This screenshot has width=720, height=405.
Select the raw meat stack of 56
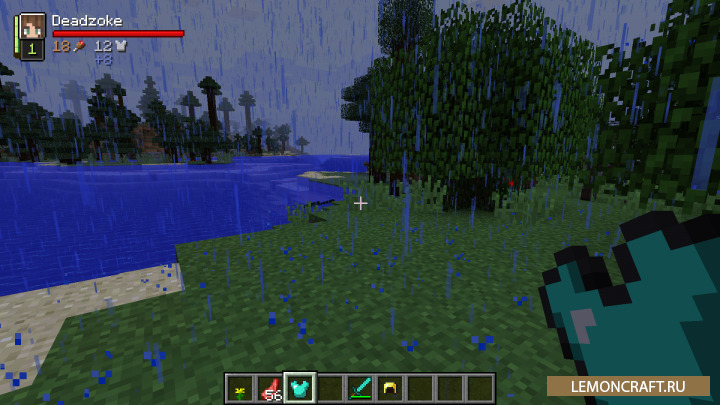coord(270,388)
